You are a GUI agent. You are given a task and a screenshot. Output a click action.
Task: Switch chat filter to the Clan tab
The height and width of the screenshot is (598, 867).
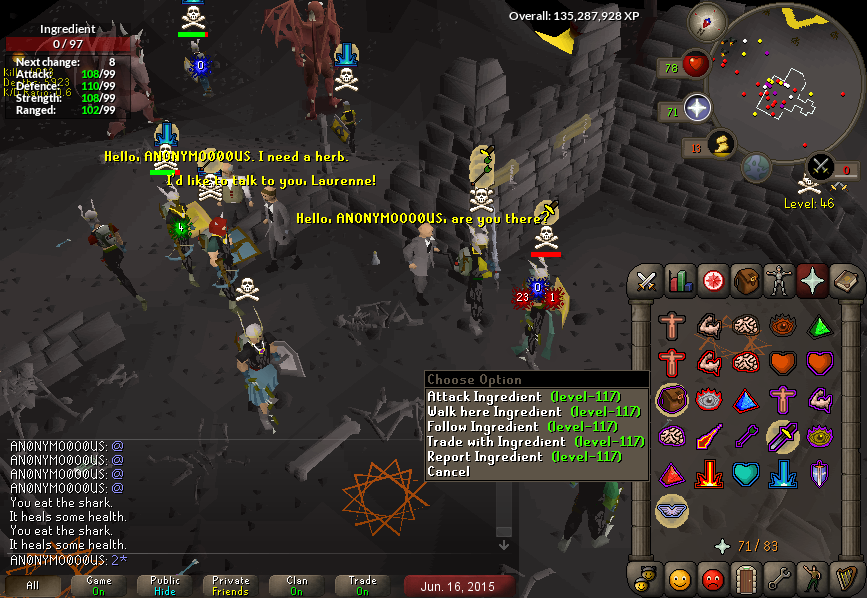point(297,585)
